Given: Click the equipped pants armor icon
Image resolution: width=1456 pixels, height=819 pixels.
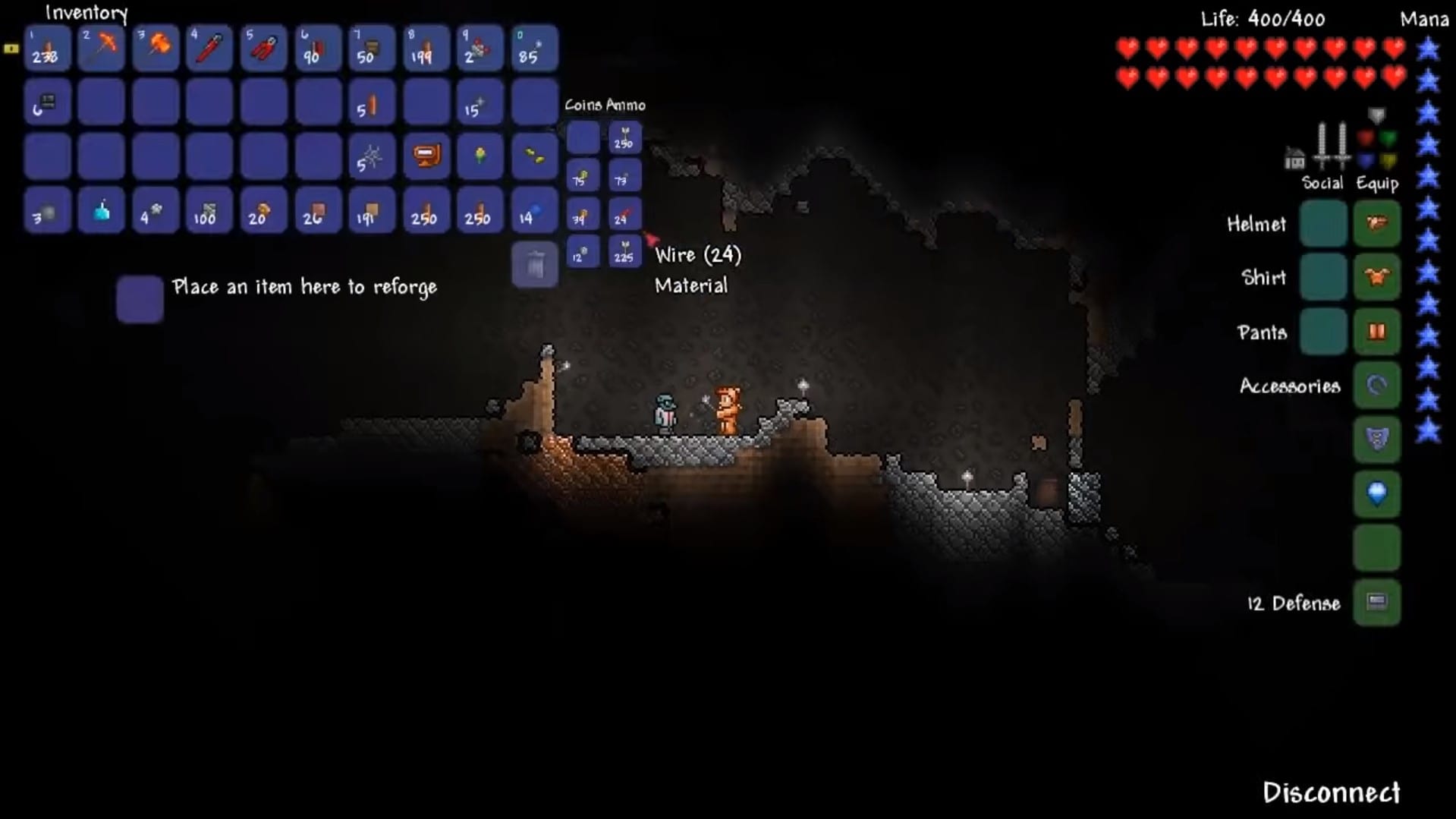Looking at the screenshot, I should coord(1376,331).
